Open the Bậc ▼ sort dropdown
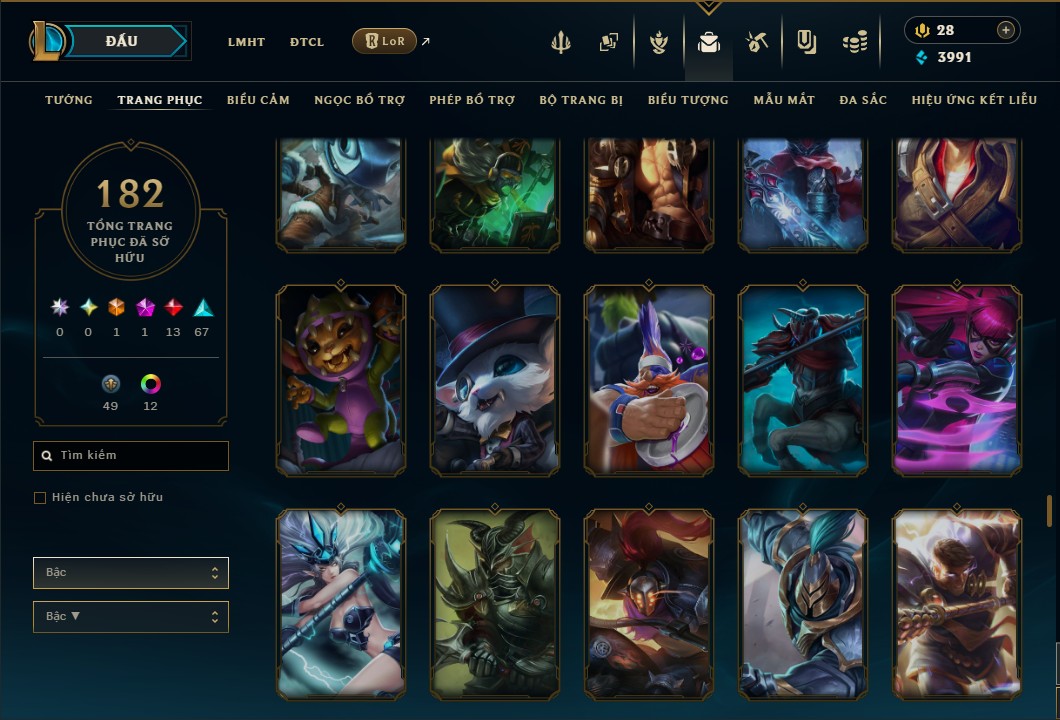The width and height of the screenshot is (1060, 720). (x=131, y=616)
